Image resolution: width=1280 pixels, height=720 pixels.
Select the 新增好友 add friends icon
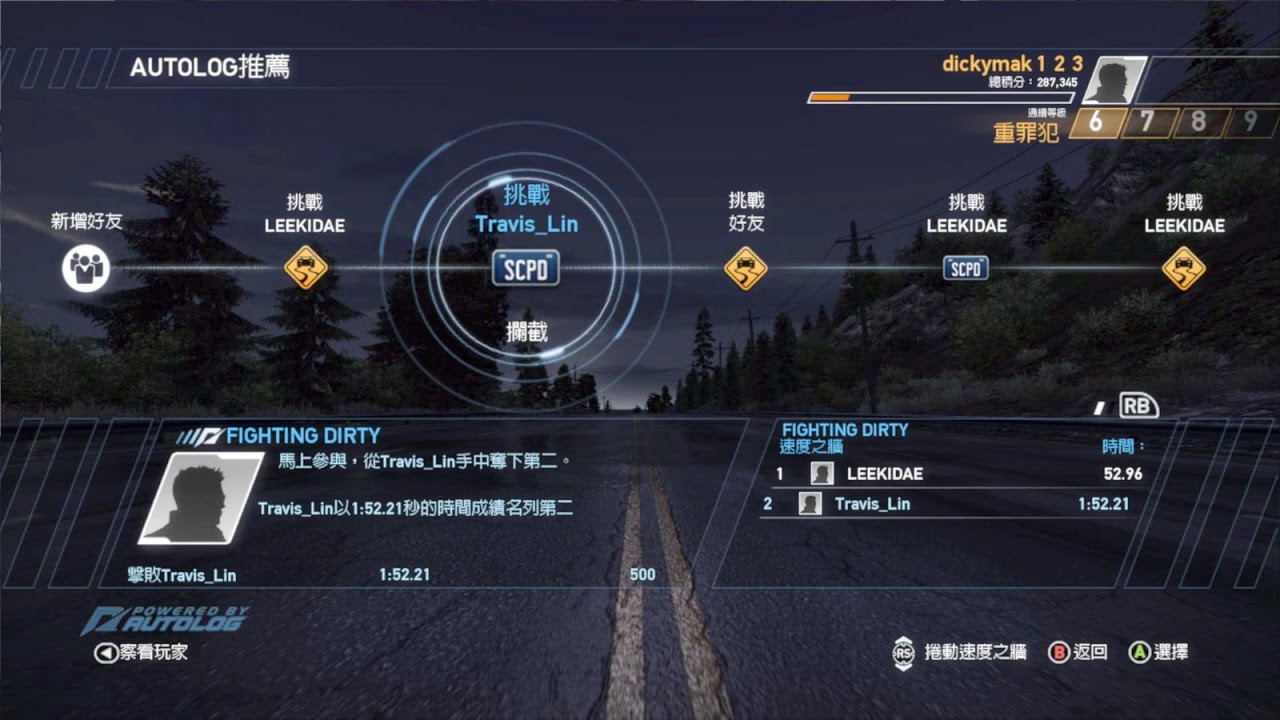85,268
